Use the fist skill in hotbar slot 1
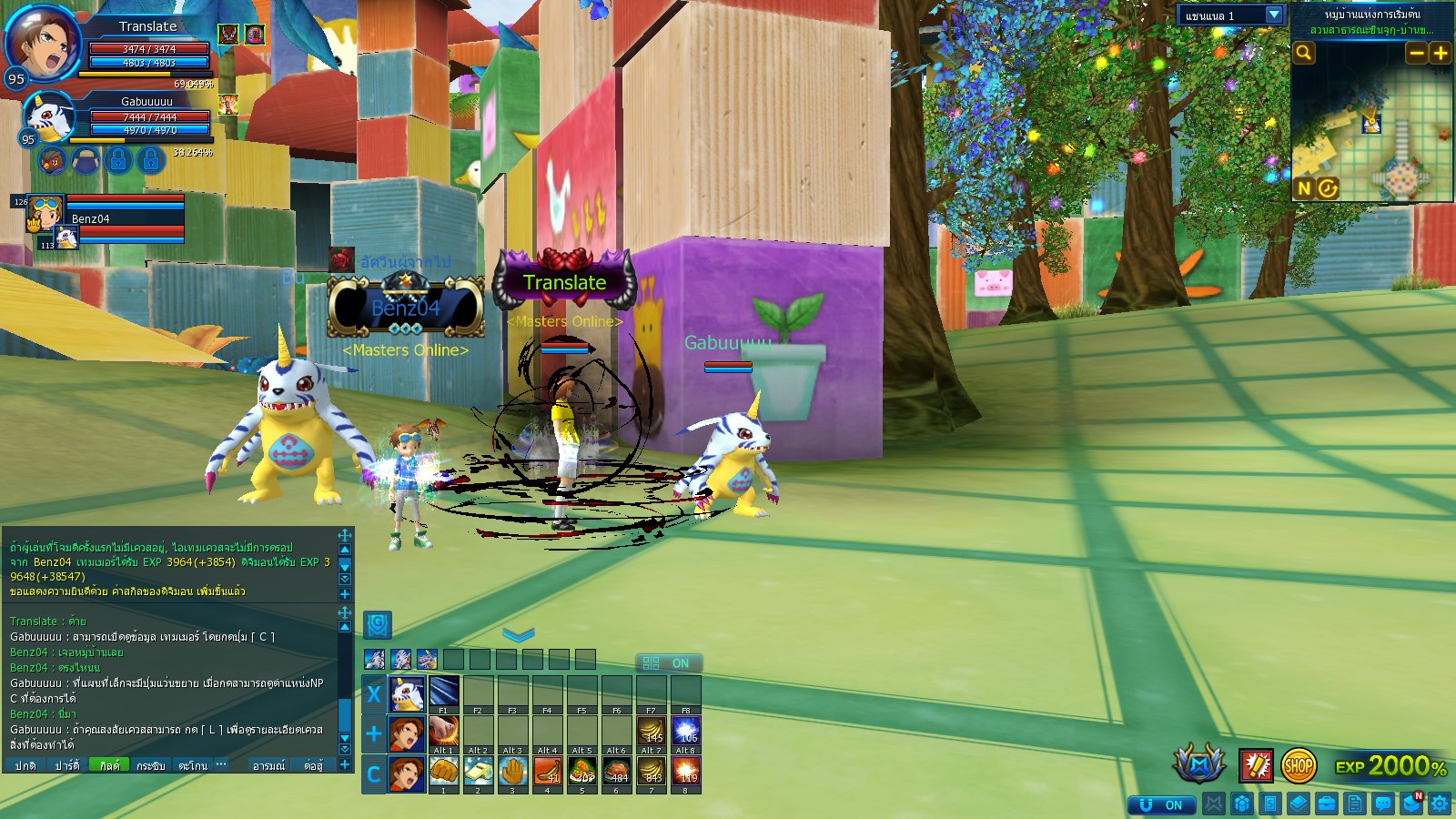 click(x=443, y=772)
